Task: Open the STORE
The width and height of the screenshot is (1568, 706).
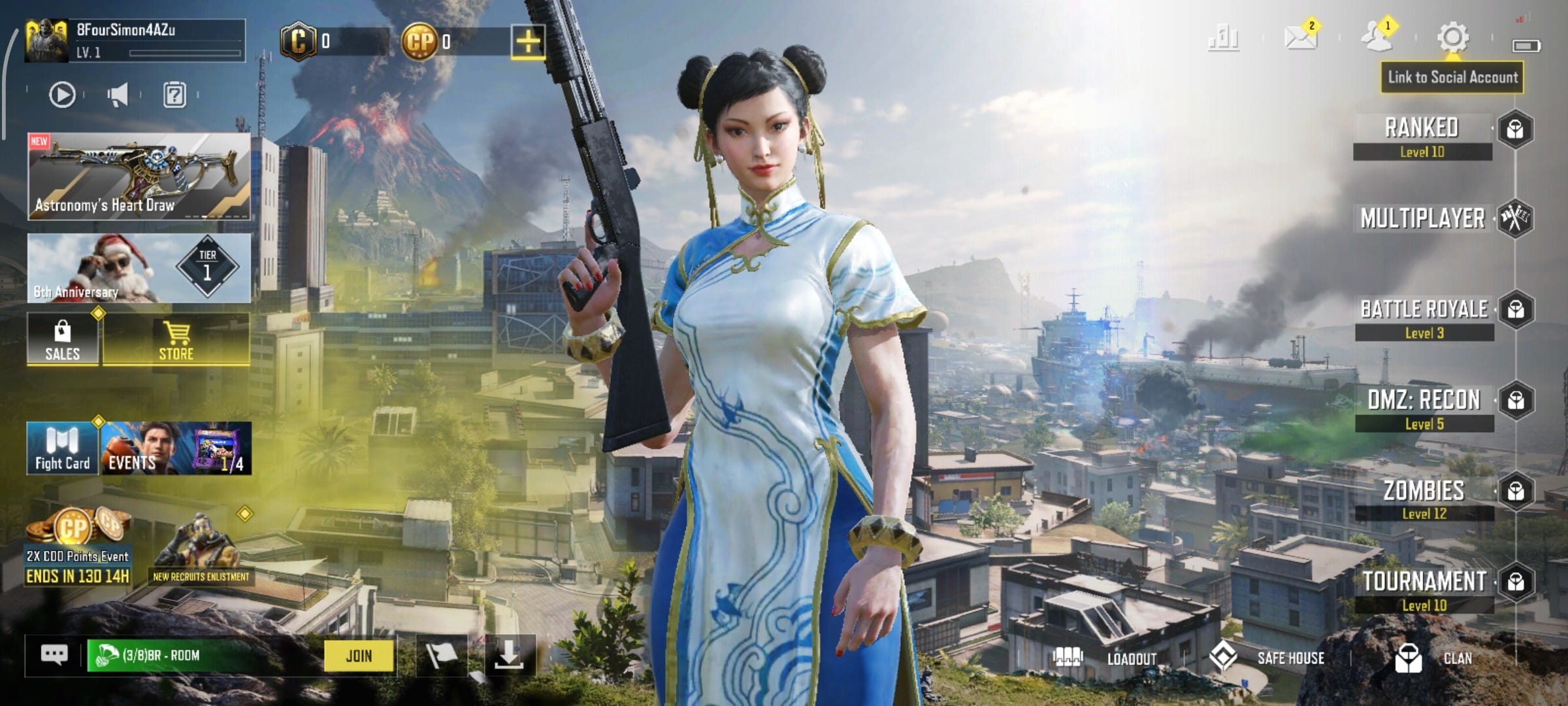Action: (x=176, y=340)
